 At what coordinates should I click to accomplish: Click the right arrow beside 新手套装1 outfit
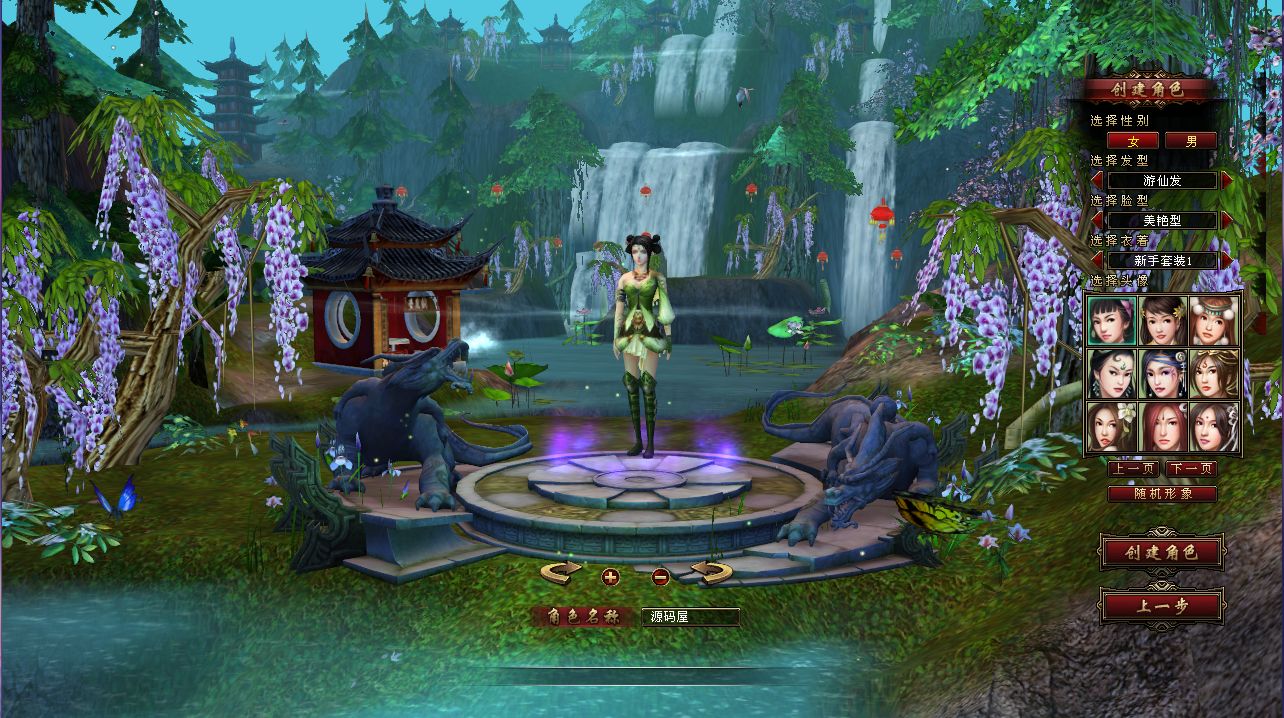[x=1227, y=260]
